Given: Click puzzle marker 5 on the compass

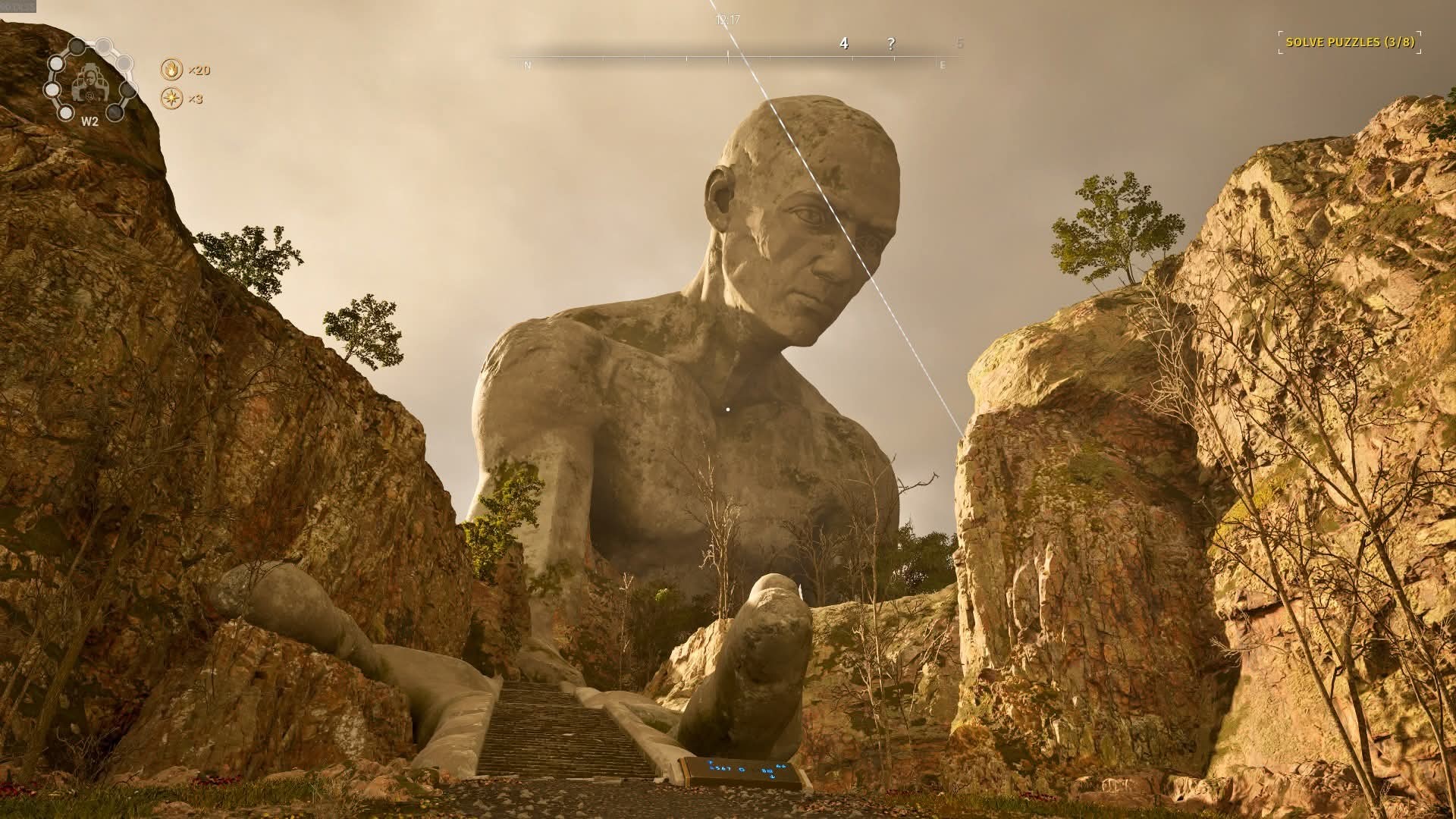Looking at the screenshot, I should pyautogui.click(x=960, y=44).
